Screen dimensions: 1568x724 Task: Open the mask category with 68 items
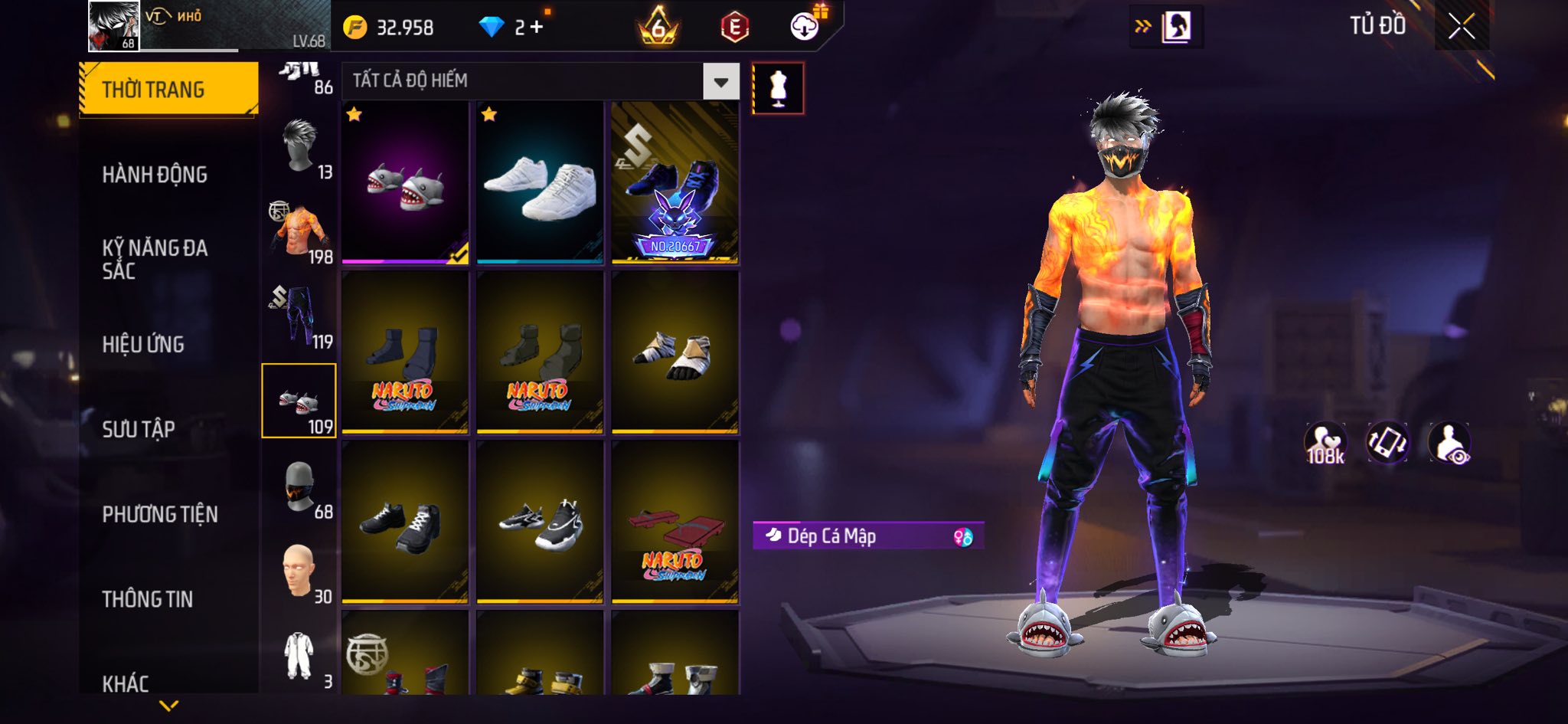[x=299, y=486]
